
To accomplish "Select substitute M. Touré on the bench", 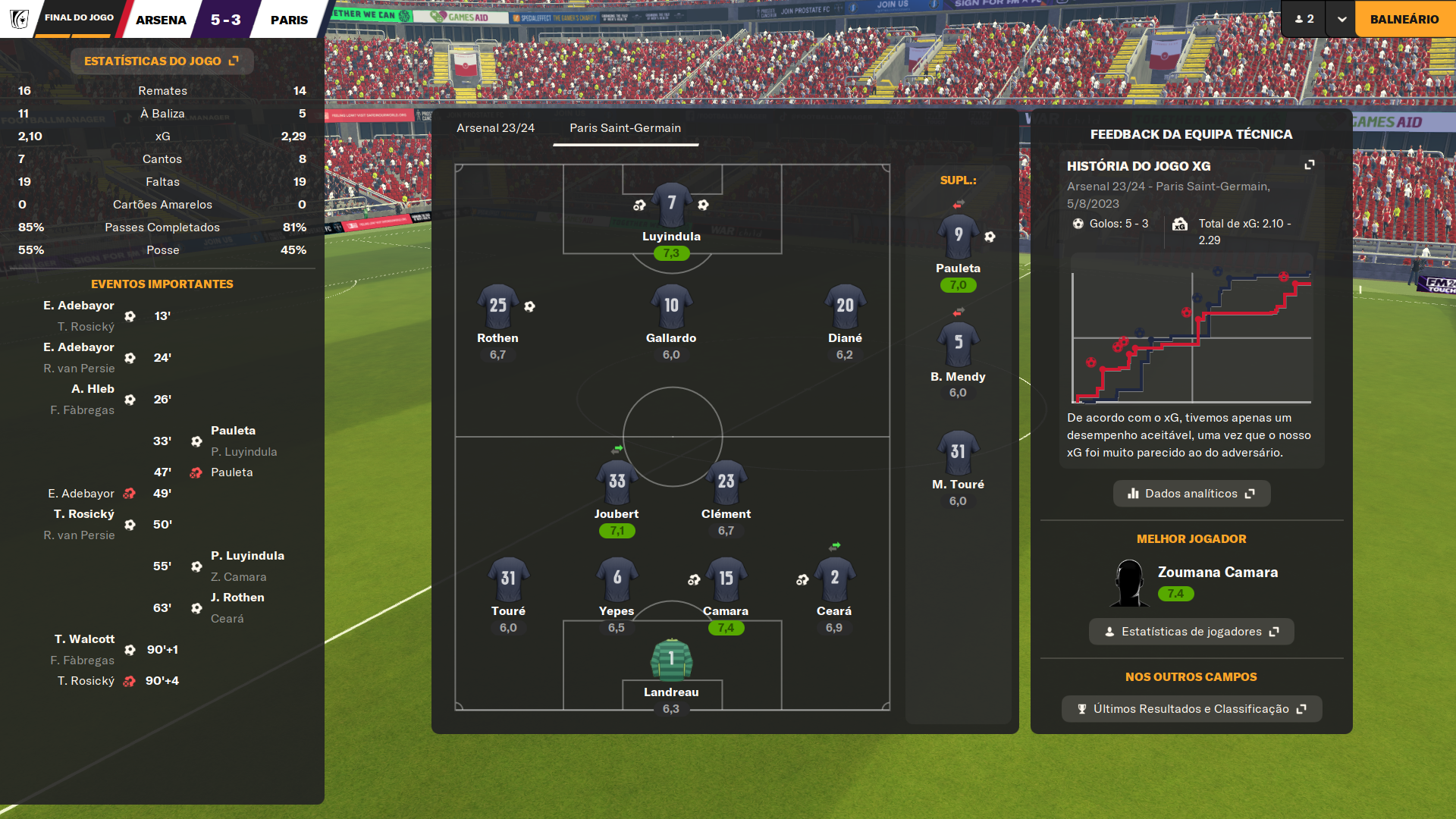I will [x=958, y=453].
